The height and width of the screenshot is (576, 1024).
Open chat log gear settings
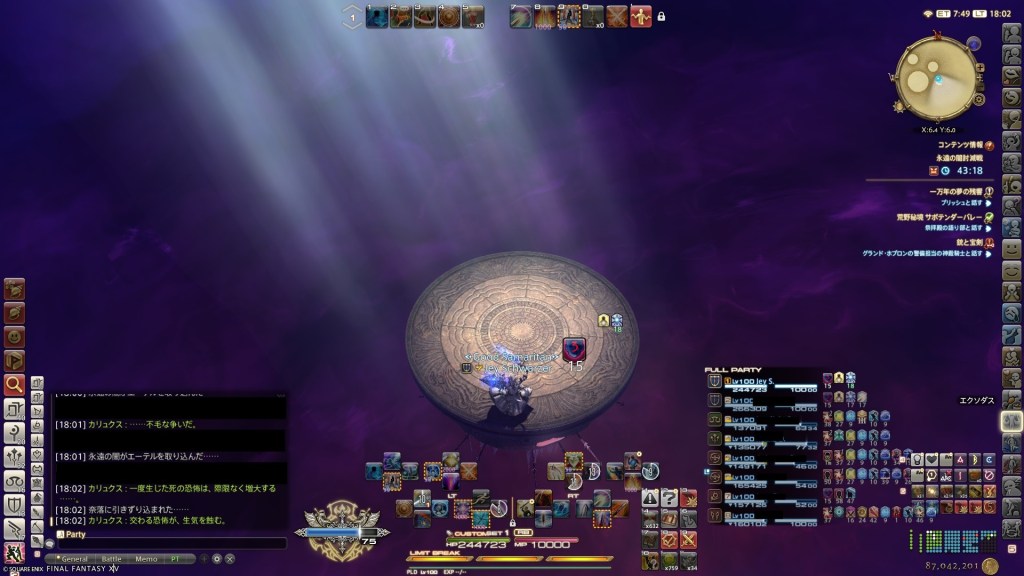coord(216,559)
